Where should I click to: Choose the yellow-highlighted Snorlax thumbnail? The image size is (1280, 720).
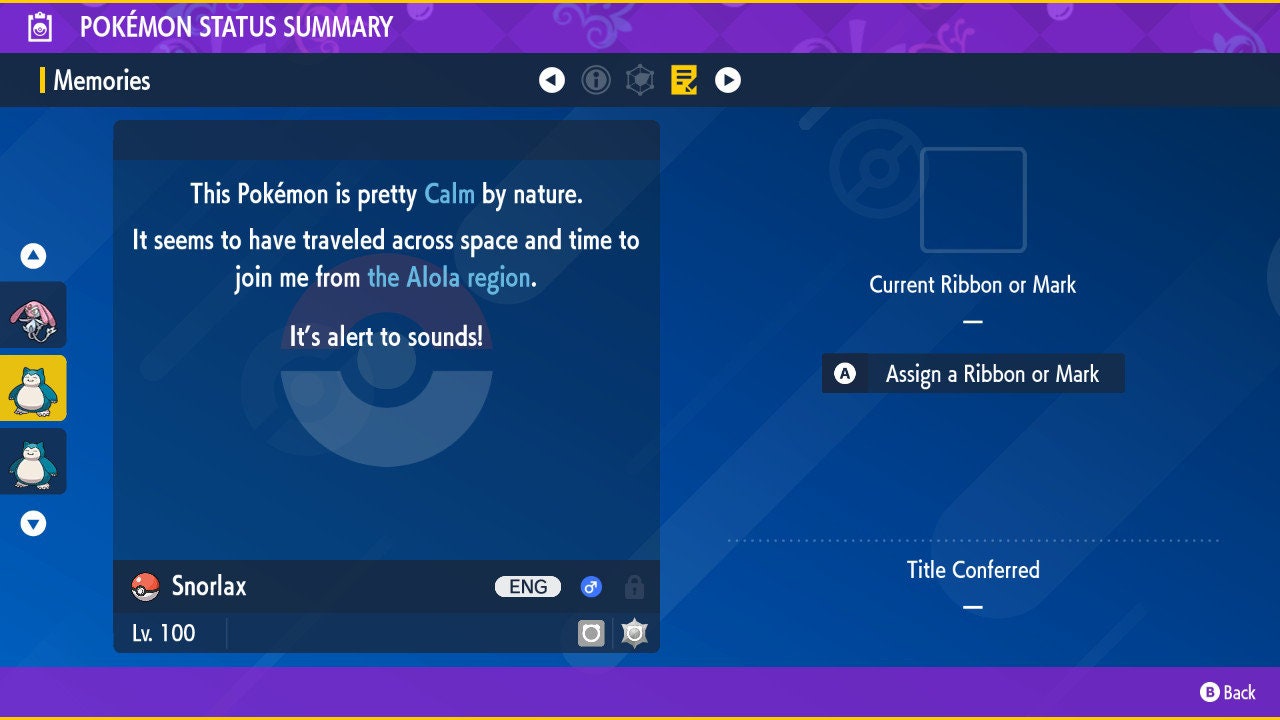click(33, 388)
